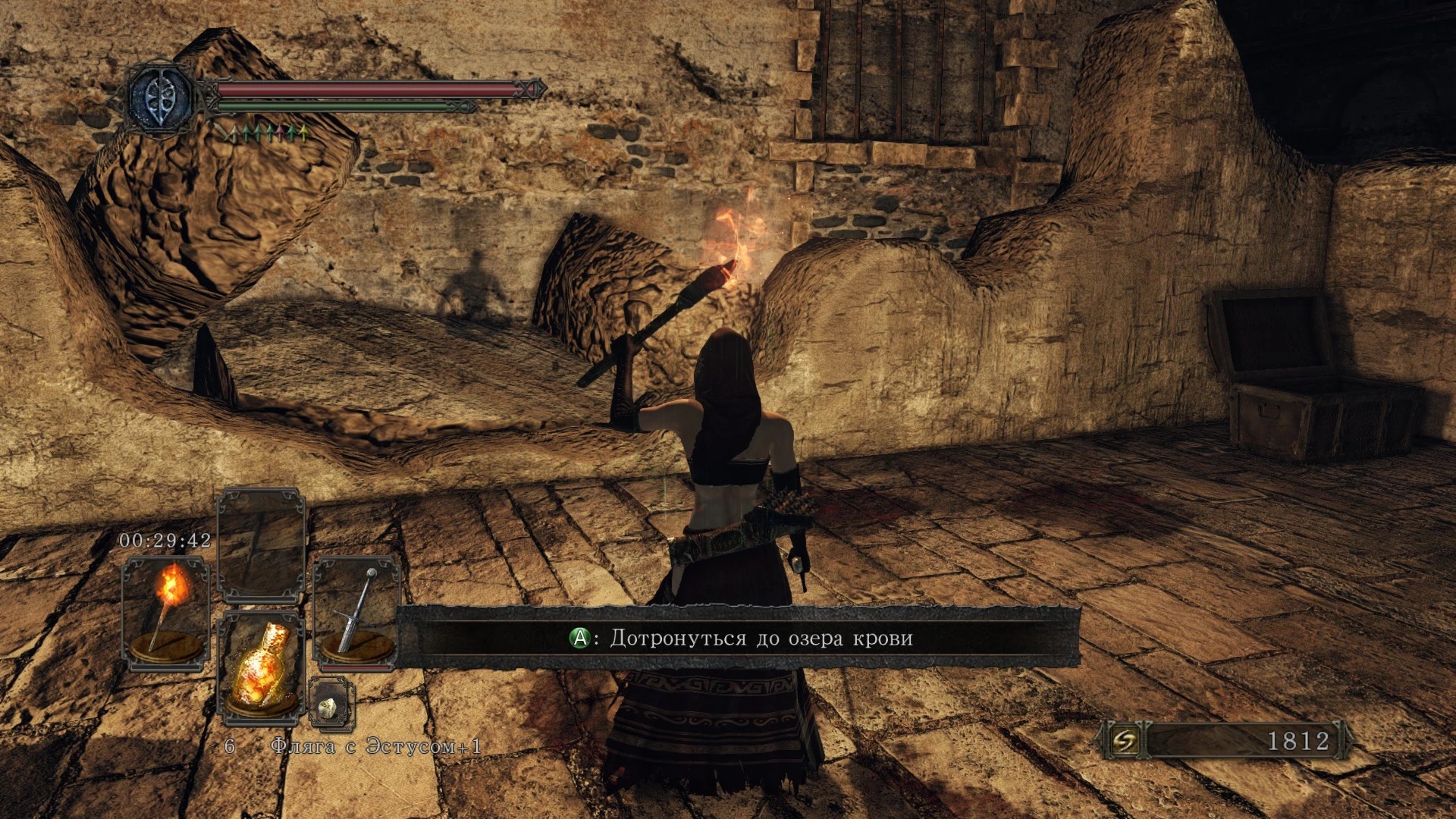Select the torch left-hand slot

pos(165,613)
